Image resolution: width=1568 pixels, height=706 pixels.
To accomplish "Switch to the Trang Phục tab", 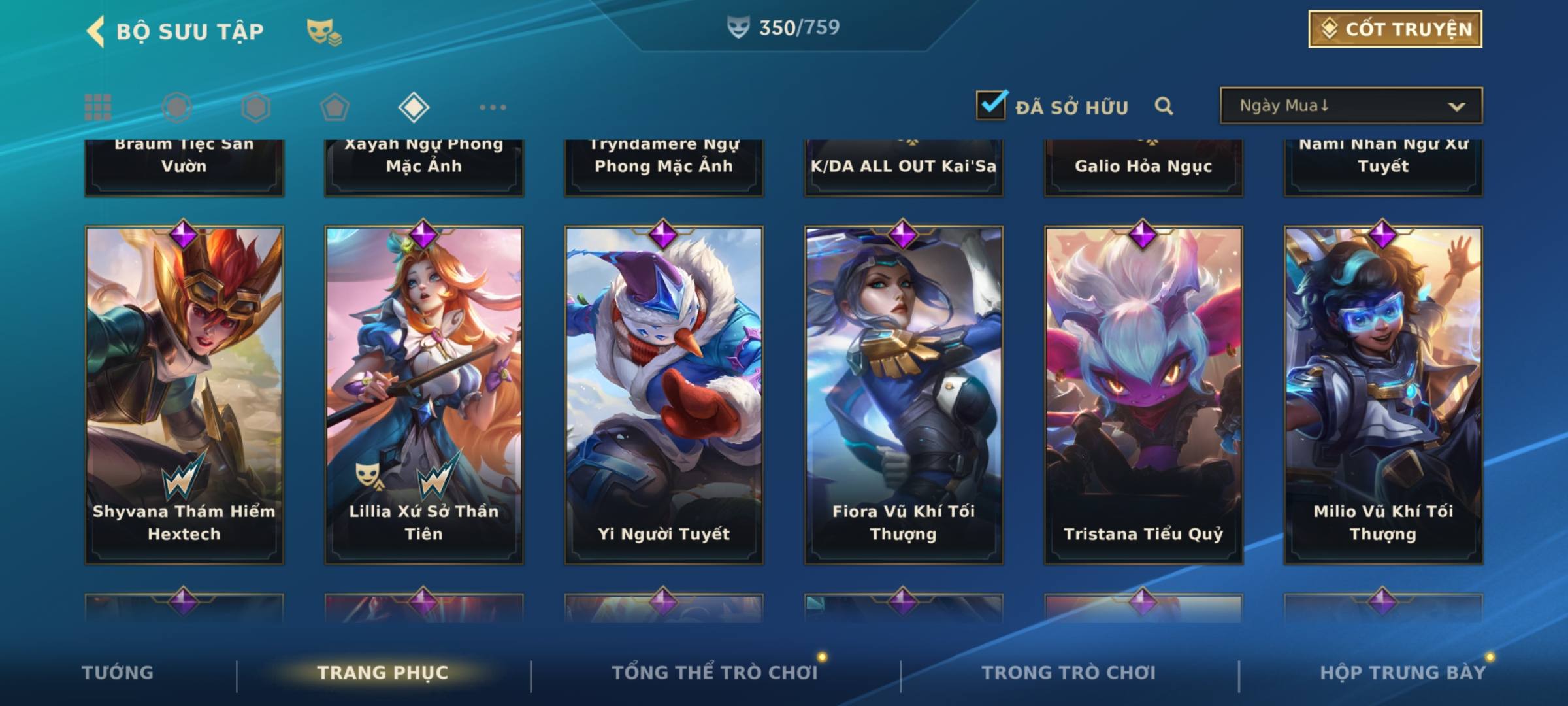I will pyautogui.click(x=383, y=673).
